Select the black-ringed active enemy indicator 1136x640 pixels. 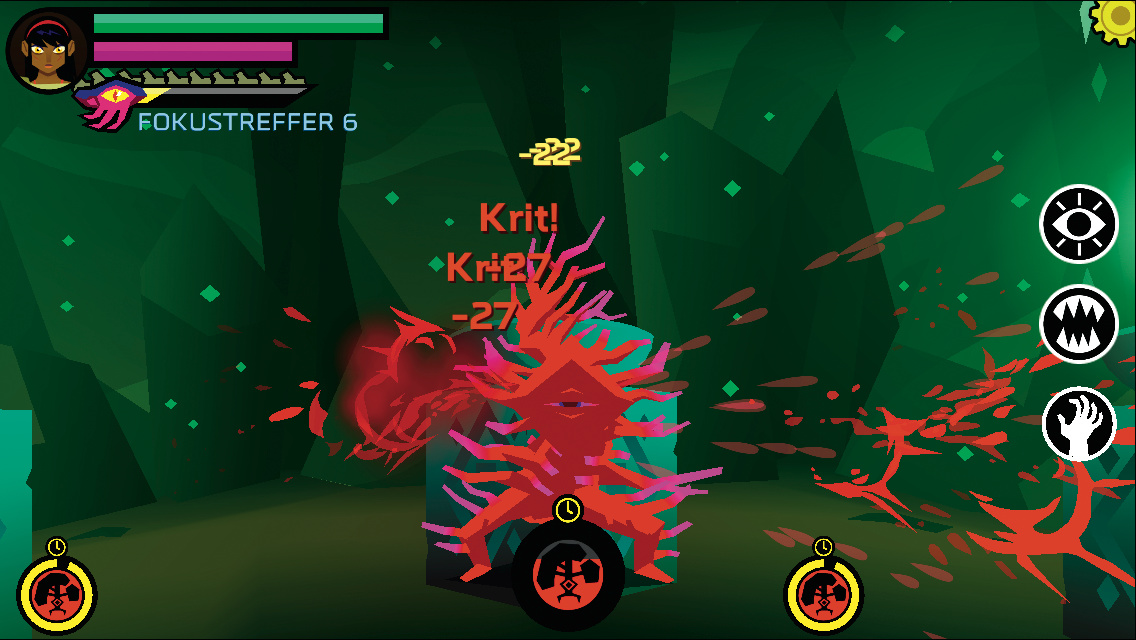tap(568, 574)
